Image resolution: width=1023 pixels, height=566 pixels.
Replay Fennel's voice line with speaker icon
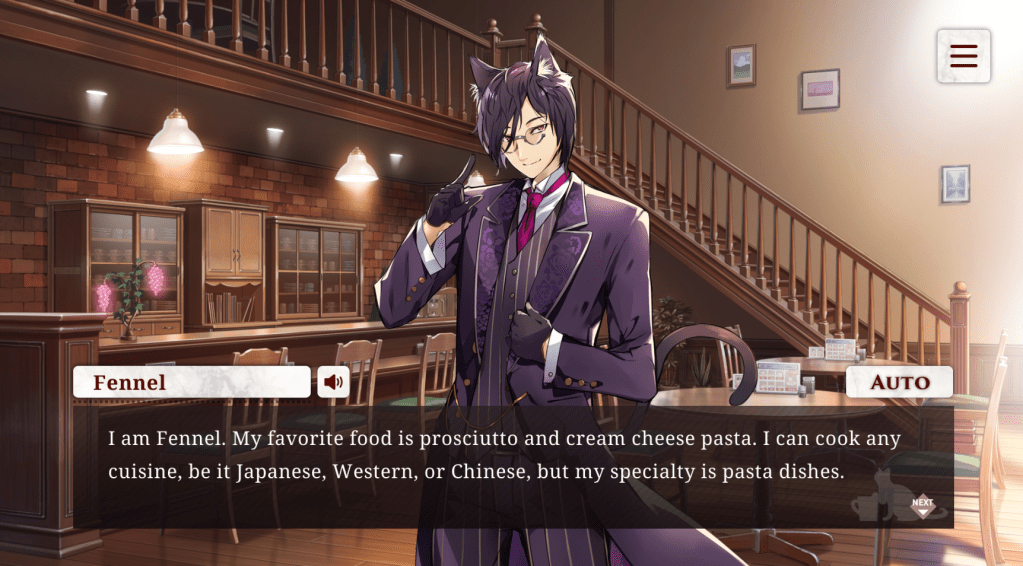[x=333, y=381]
